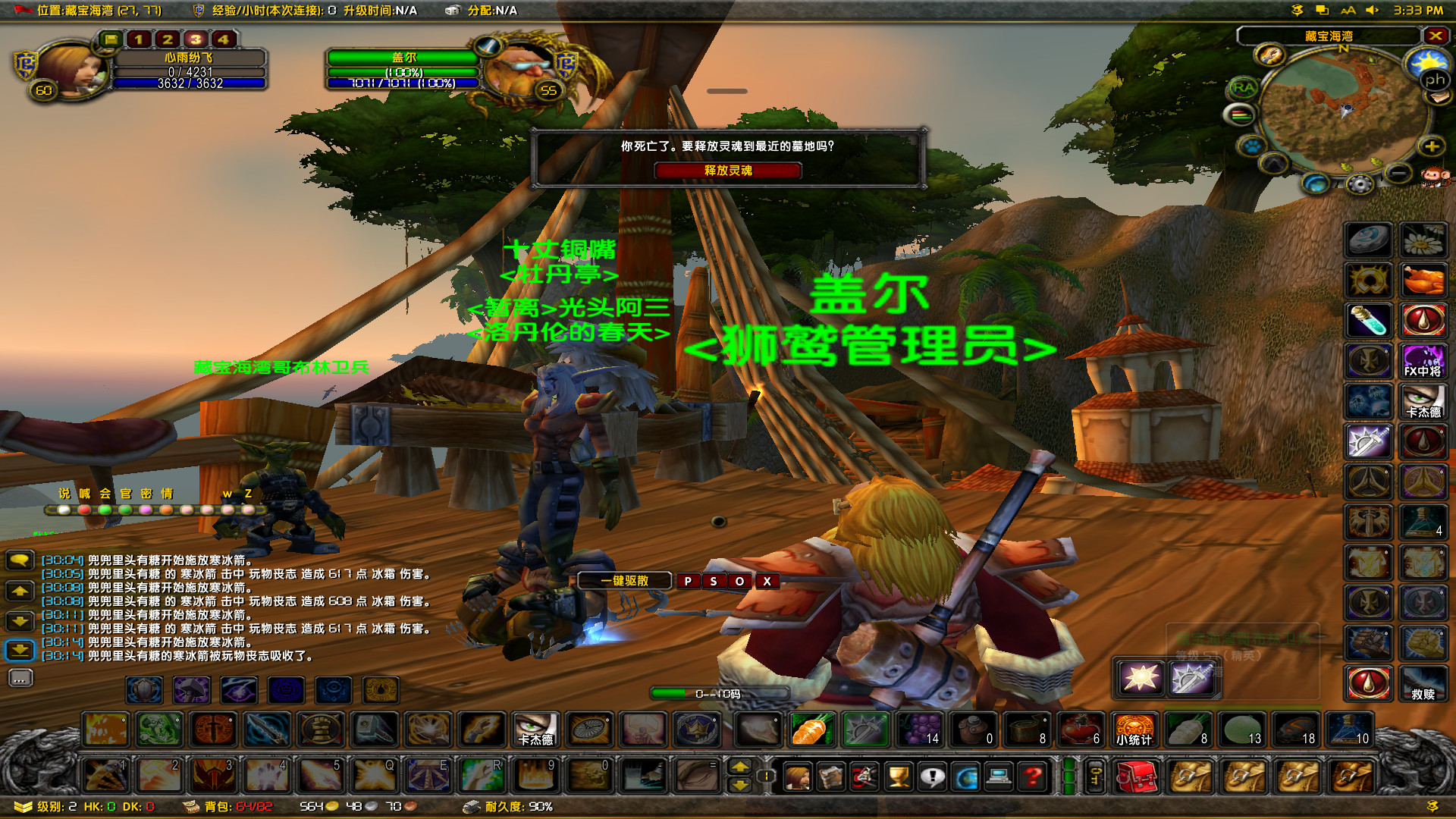
Task: Toggle the ph button near the minimap
Action: click(1436, 80)
